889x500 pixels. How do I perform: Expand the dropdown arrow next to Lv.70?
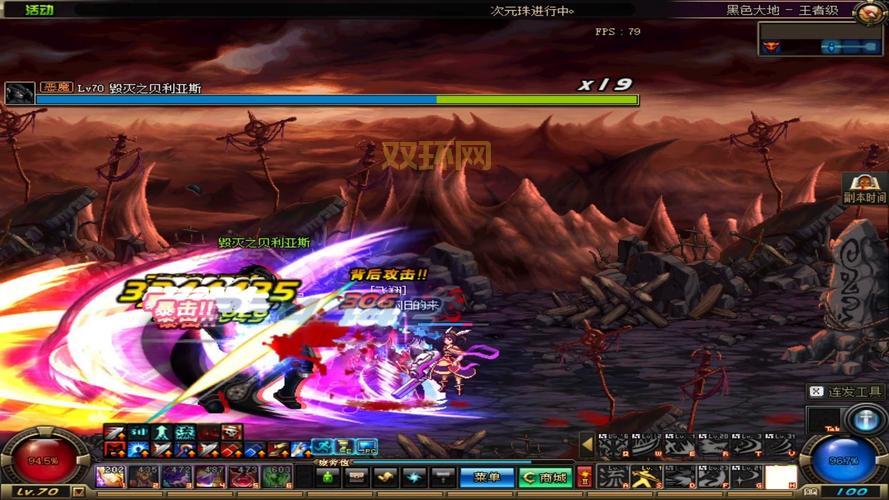(79, 492)
